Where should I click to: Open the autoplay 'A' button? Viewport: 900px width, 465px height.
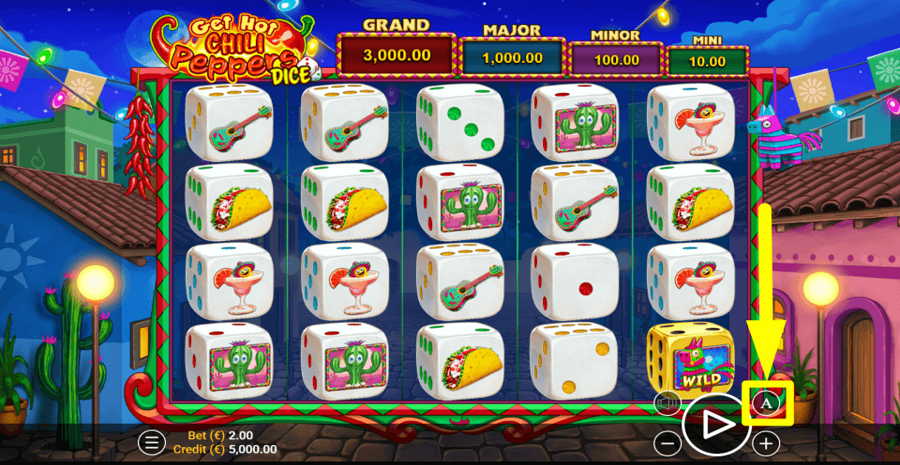tap(766, 403)
